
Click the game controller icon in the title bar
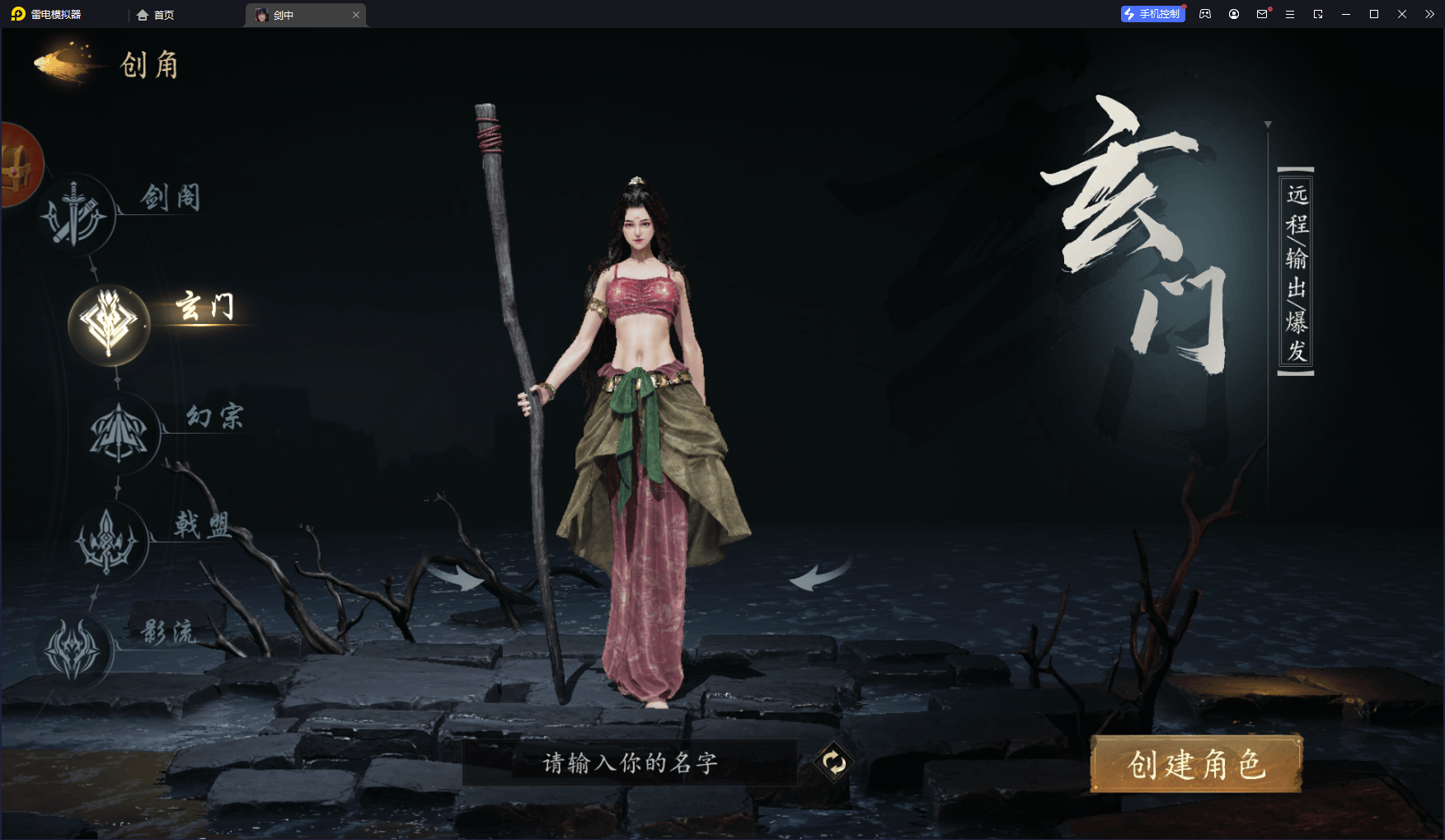pos(1204,14)
